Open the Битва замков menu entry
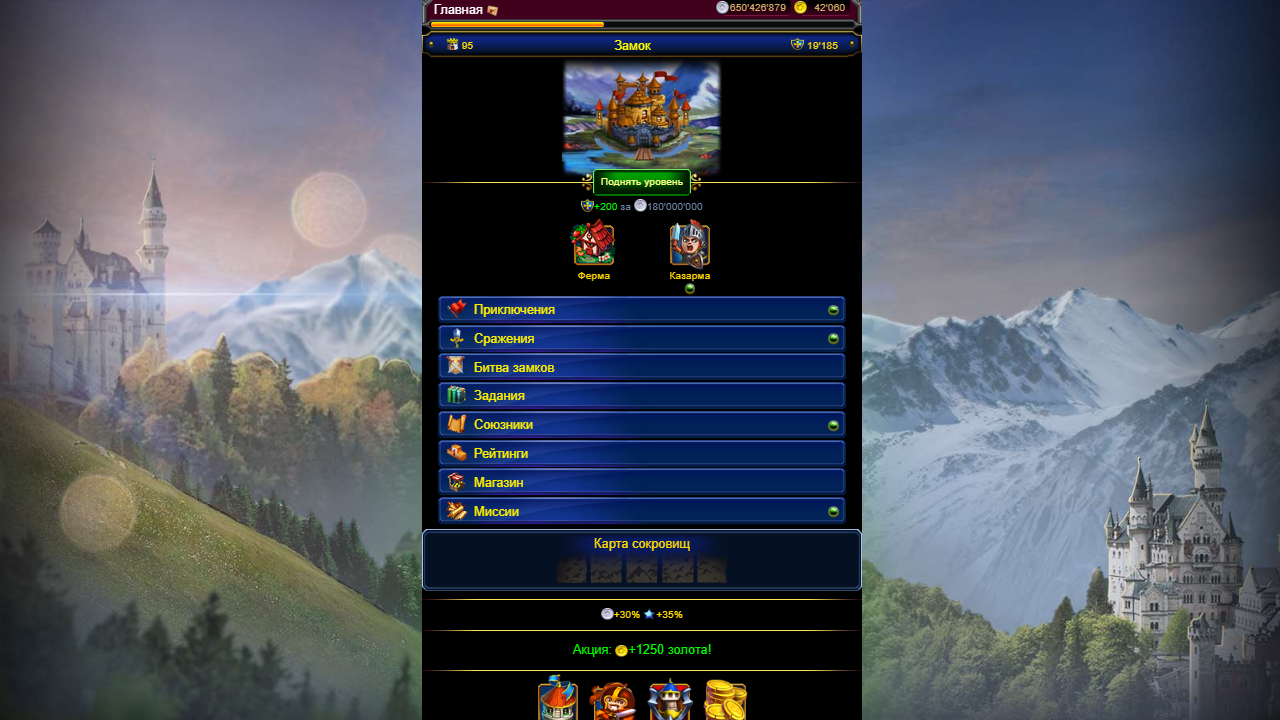The width and height of the screenshot is (1280, 720). tap(641, 366)
